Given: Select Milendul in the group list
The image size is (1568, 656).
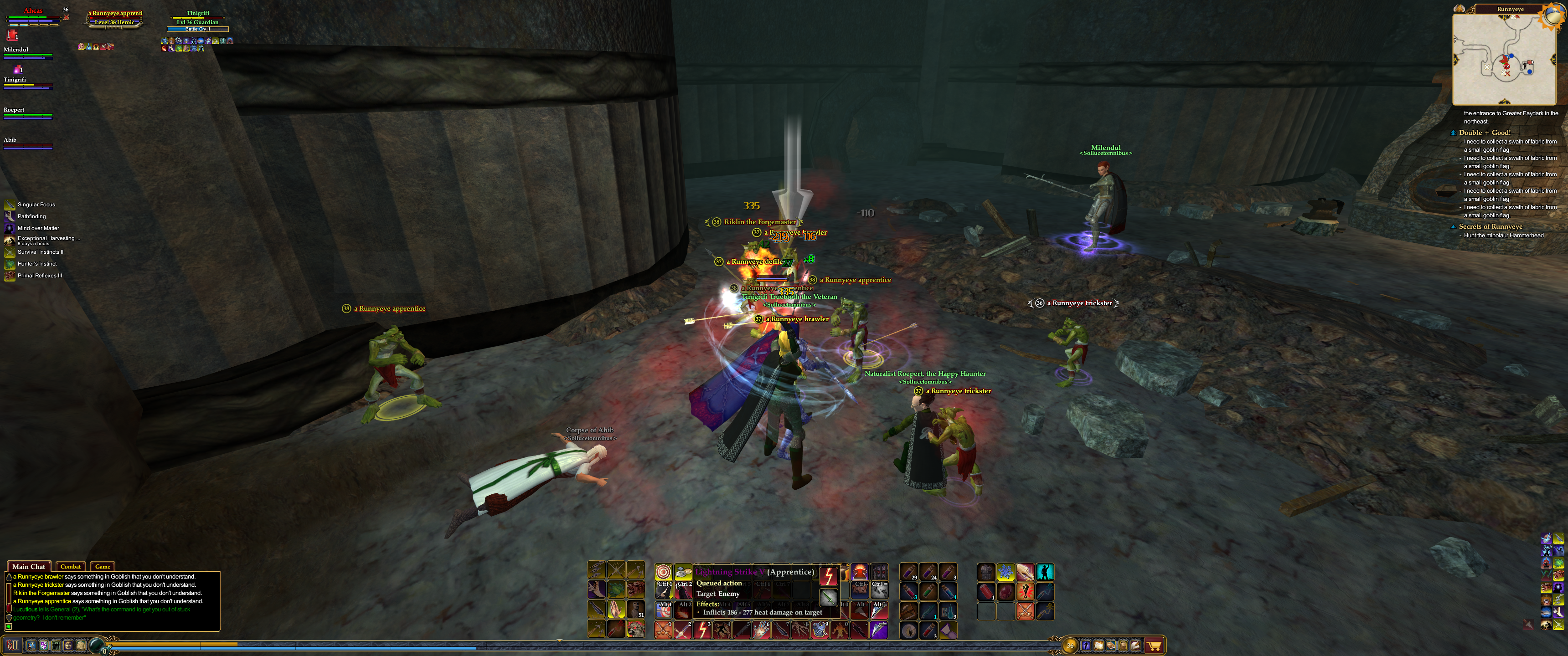Looking at the screenshot, I should tap(16, 50).
